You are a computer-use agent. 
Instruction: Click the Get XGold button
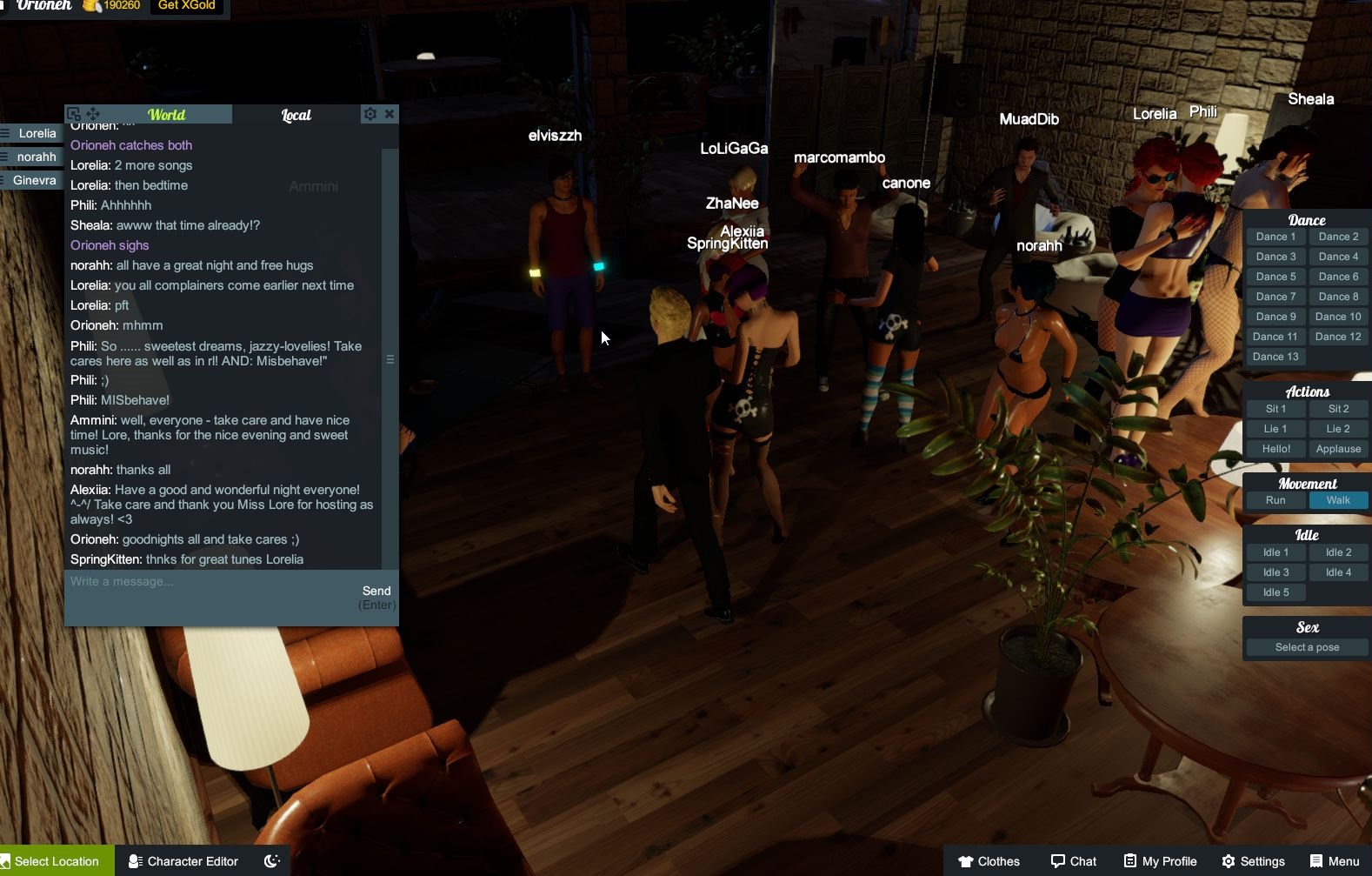pos(185,5)
